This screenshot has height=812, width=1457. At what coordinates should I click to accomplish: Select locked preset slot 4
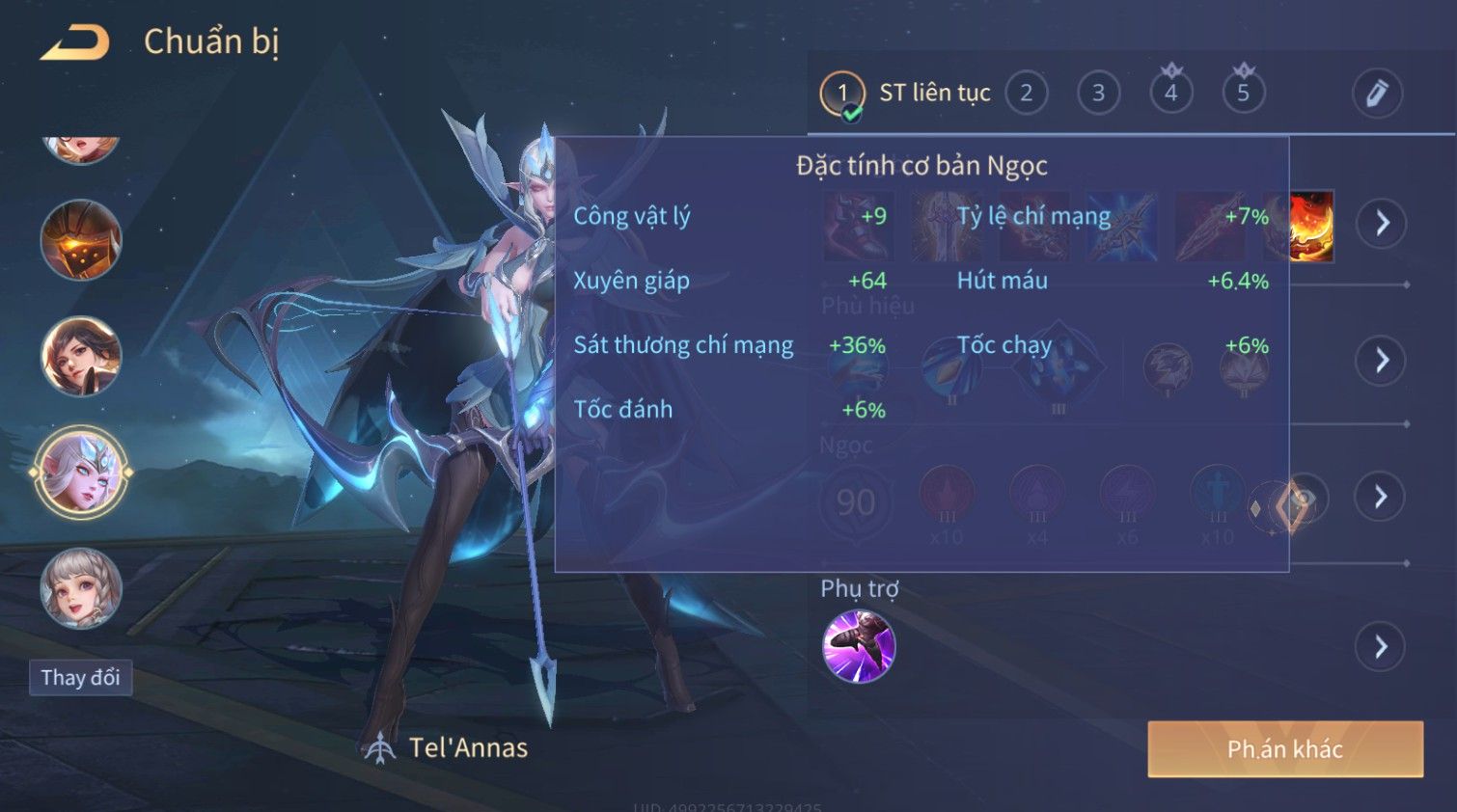click(x=1170, y=94)
